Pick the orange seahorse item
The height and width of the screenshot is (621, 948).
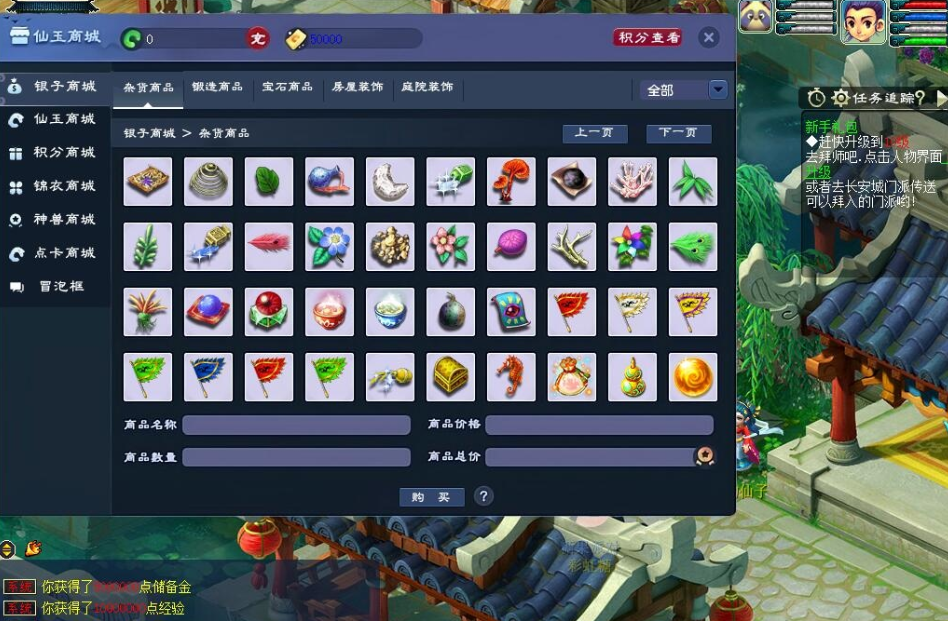pyautogui.click(x=511, y=377)
